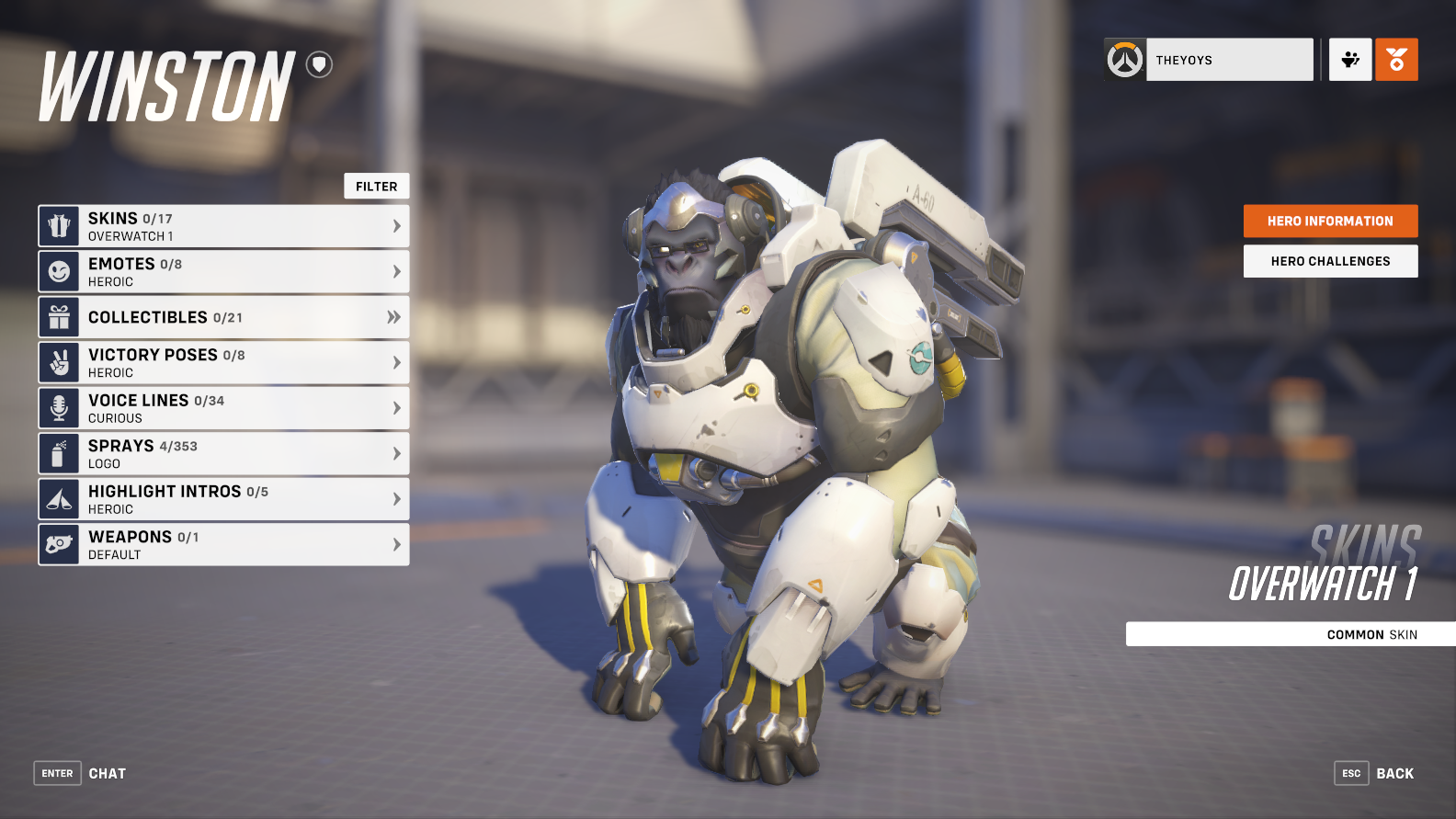Expand the Weapons row chevron
The width and height of the screenshot is (1456, 819).
(395, 544)
